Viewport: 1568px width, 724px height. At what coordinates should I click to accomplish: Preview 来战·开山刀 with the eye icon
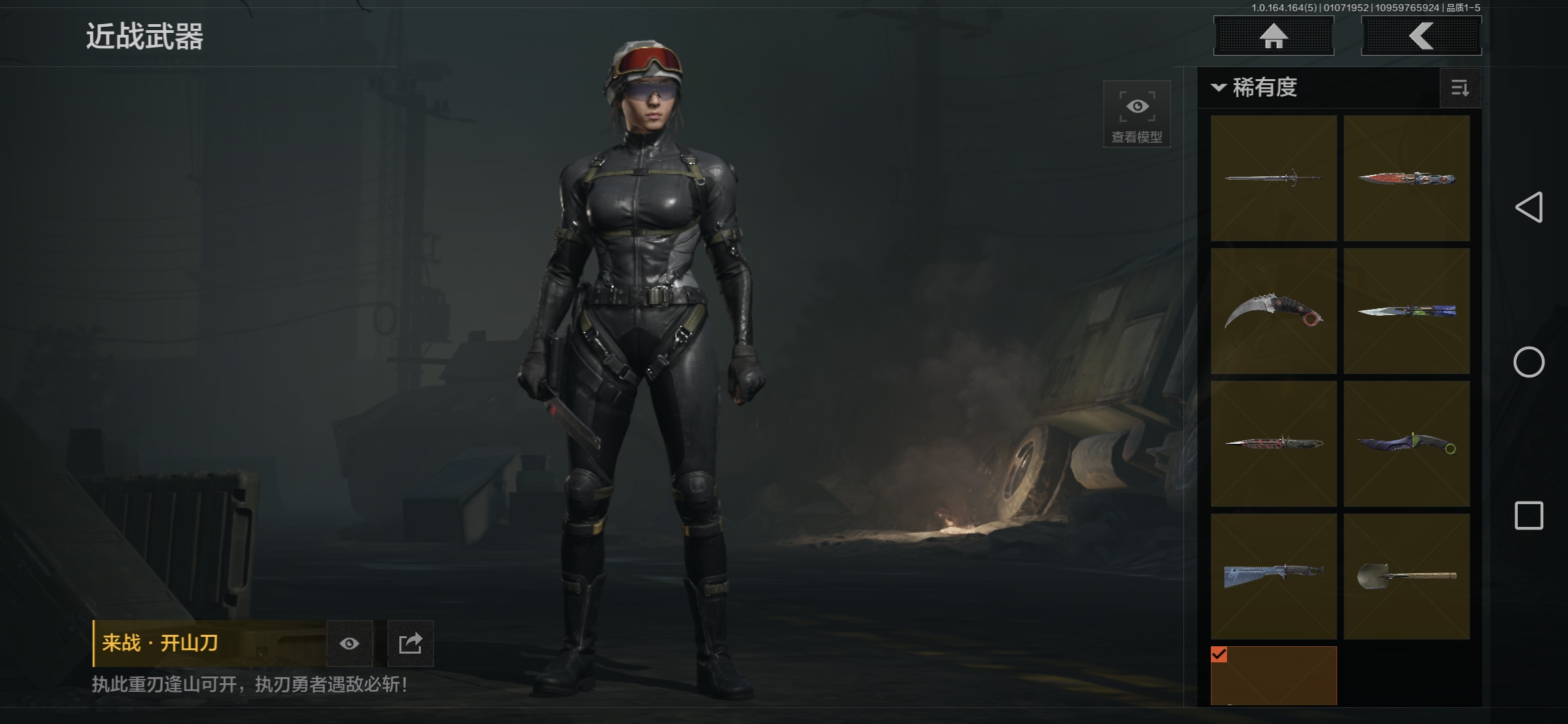(x=349, y=644)
